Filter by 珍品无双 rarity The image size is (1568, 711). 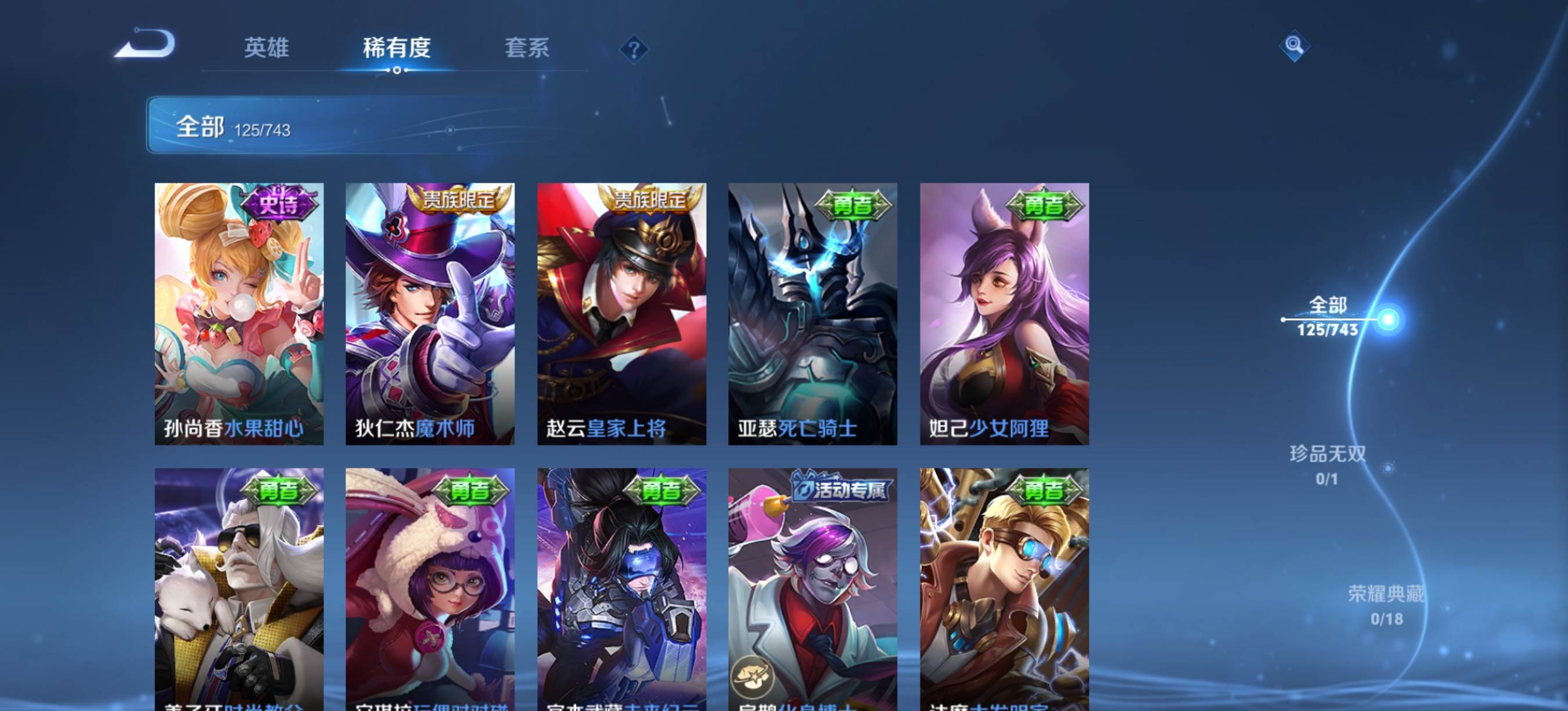(1328, 465)
